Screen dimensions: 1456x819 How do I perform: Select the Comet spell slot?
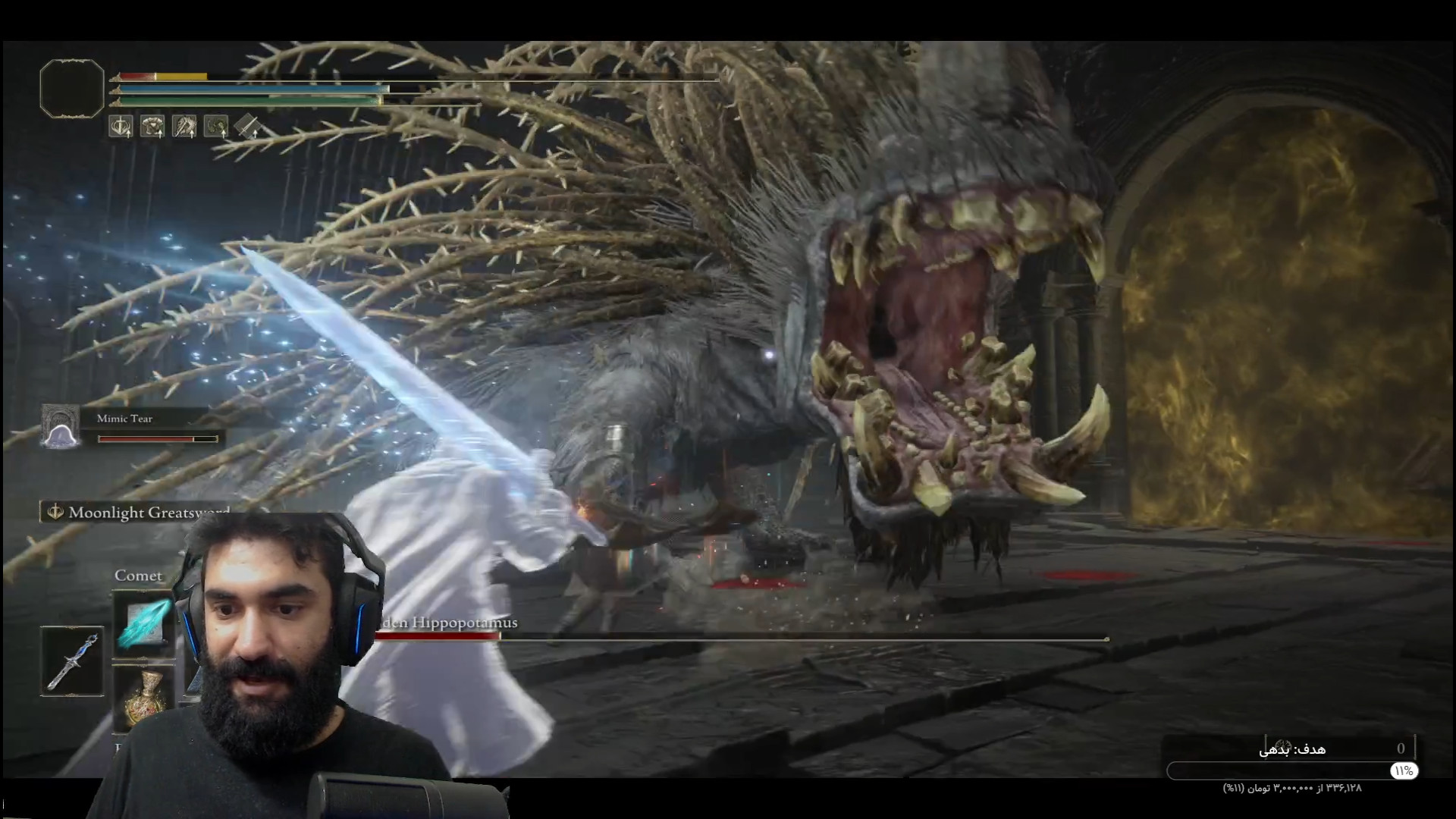[x=143, y=622]
